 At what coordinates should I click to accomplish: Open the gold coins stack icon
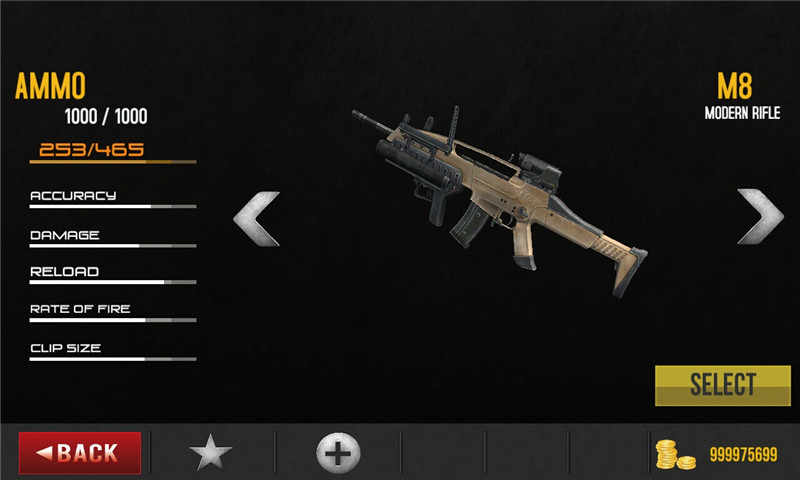tap(674, 454)
